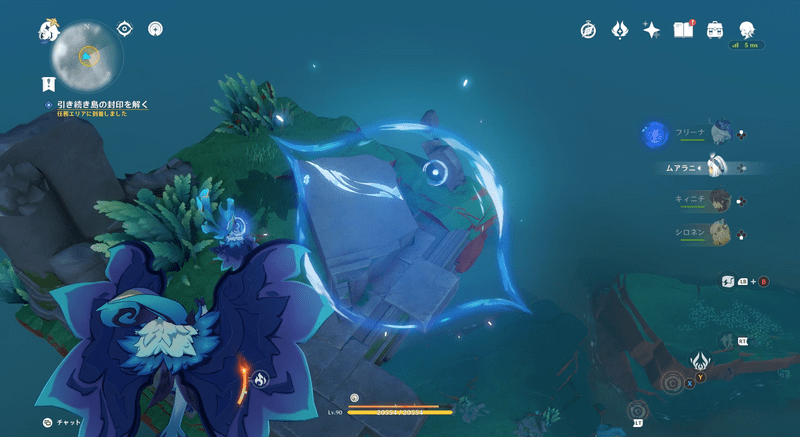Click the eye-shaped view icon beside the minimap
800x437 pixels.
pos(125,29)
